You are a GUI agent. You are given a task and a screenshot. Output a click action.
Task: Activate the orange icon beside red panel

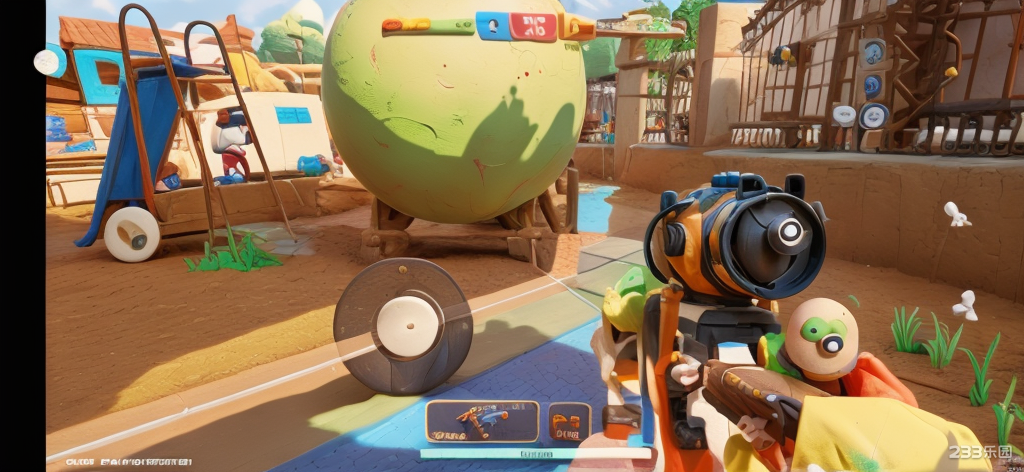tap(577, 27)
